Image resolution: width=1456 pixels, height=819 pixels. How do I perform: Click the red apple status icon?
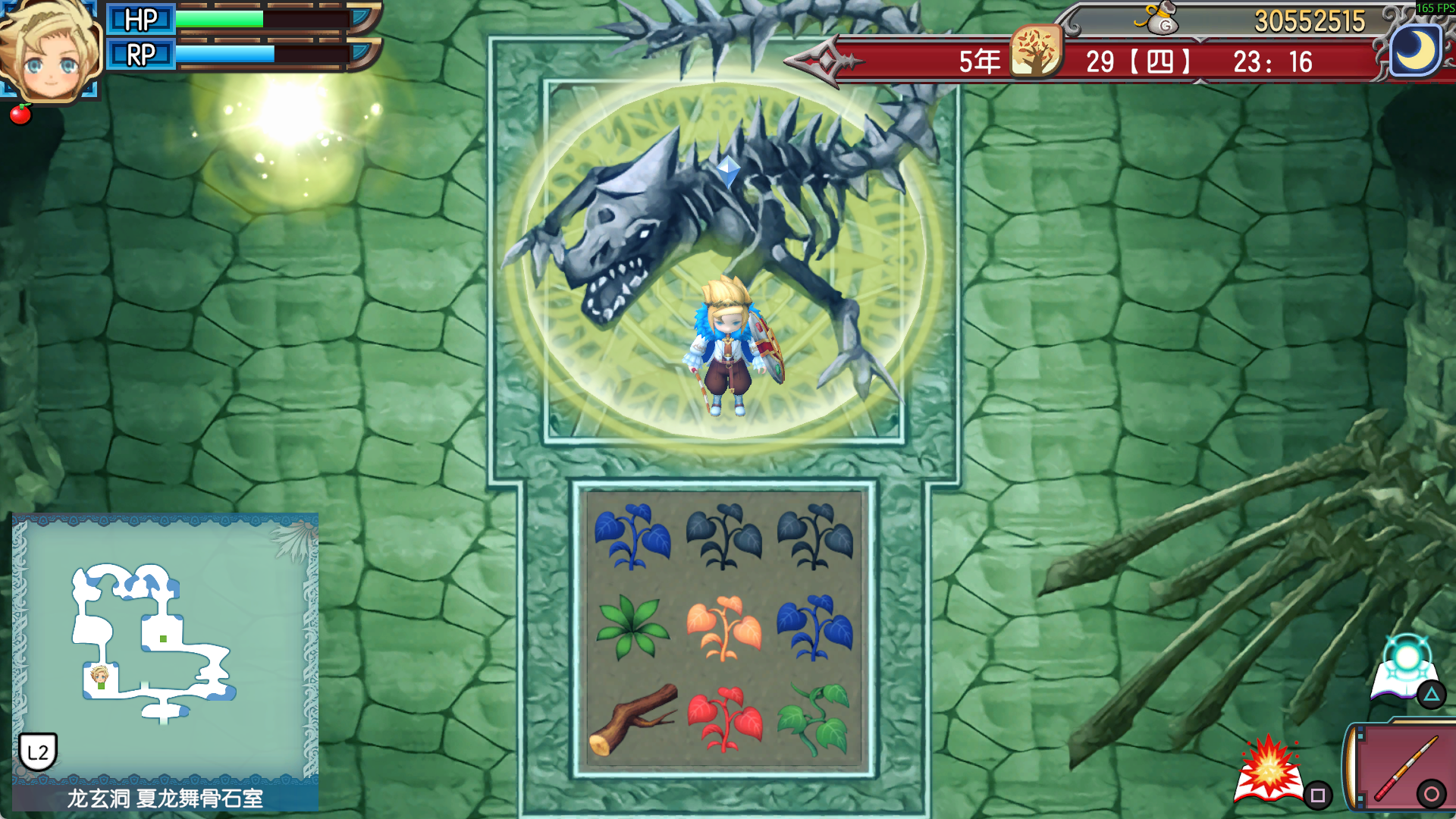20,114
